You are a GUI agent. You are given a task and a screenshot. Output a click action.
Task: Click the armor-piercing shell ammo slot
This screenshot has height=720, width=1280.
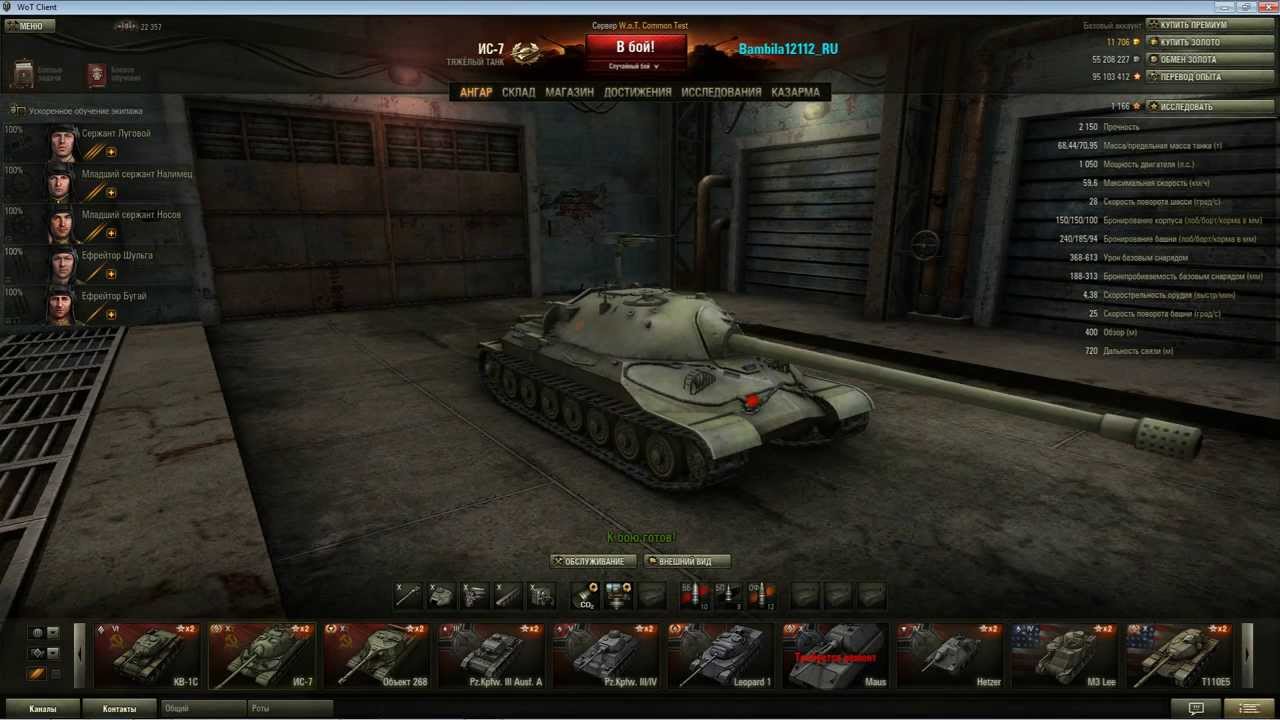click(694, 596)
